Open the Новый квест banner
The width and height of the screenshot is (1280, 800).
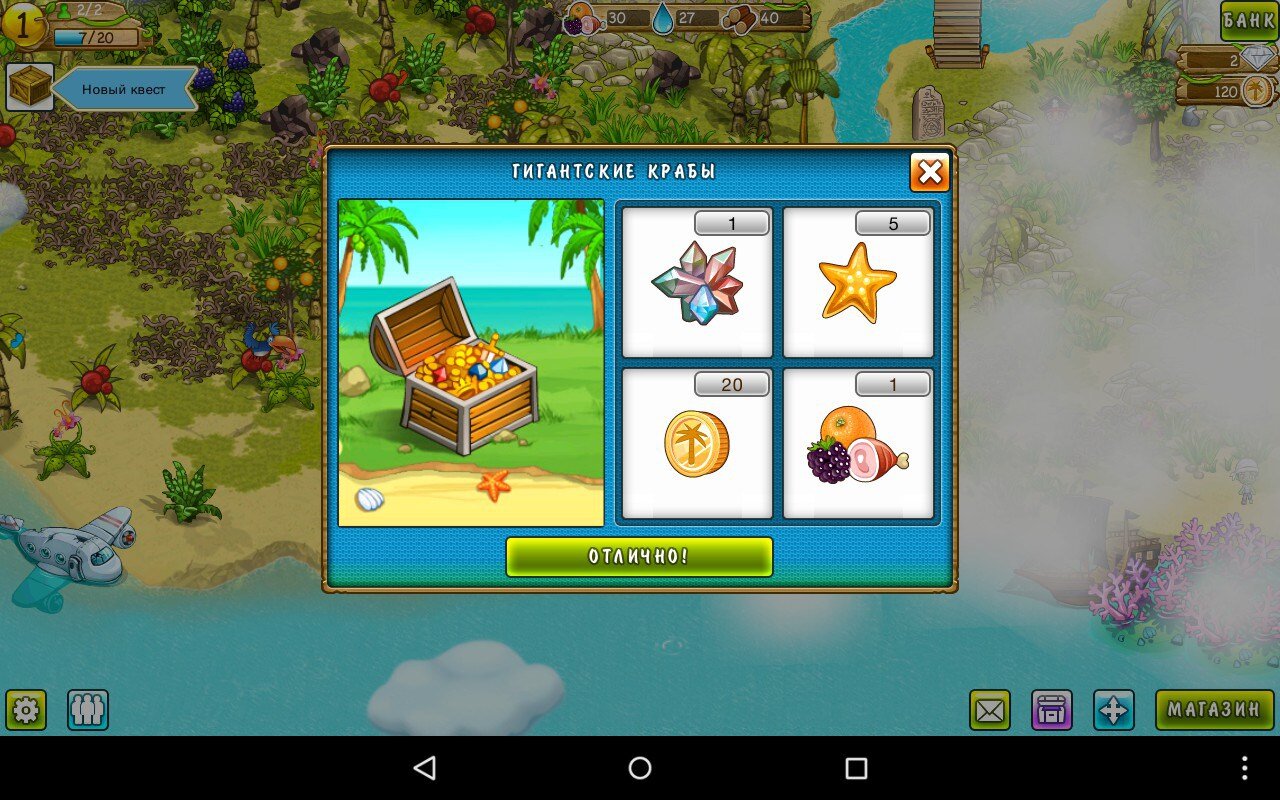pyautogui.click(x=124, y=89)
